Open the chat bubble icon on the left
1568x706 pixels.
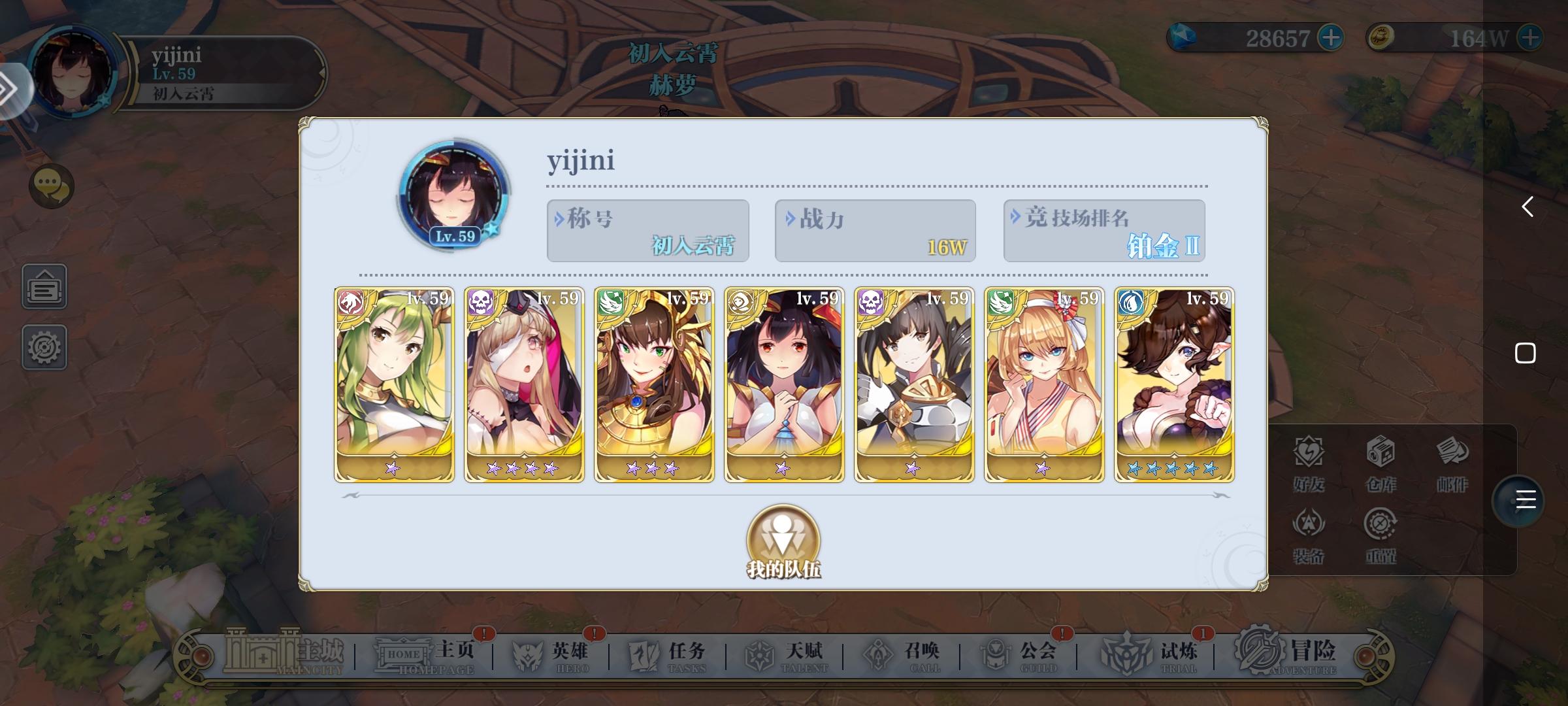tap(51, 186)
